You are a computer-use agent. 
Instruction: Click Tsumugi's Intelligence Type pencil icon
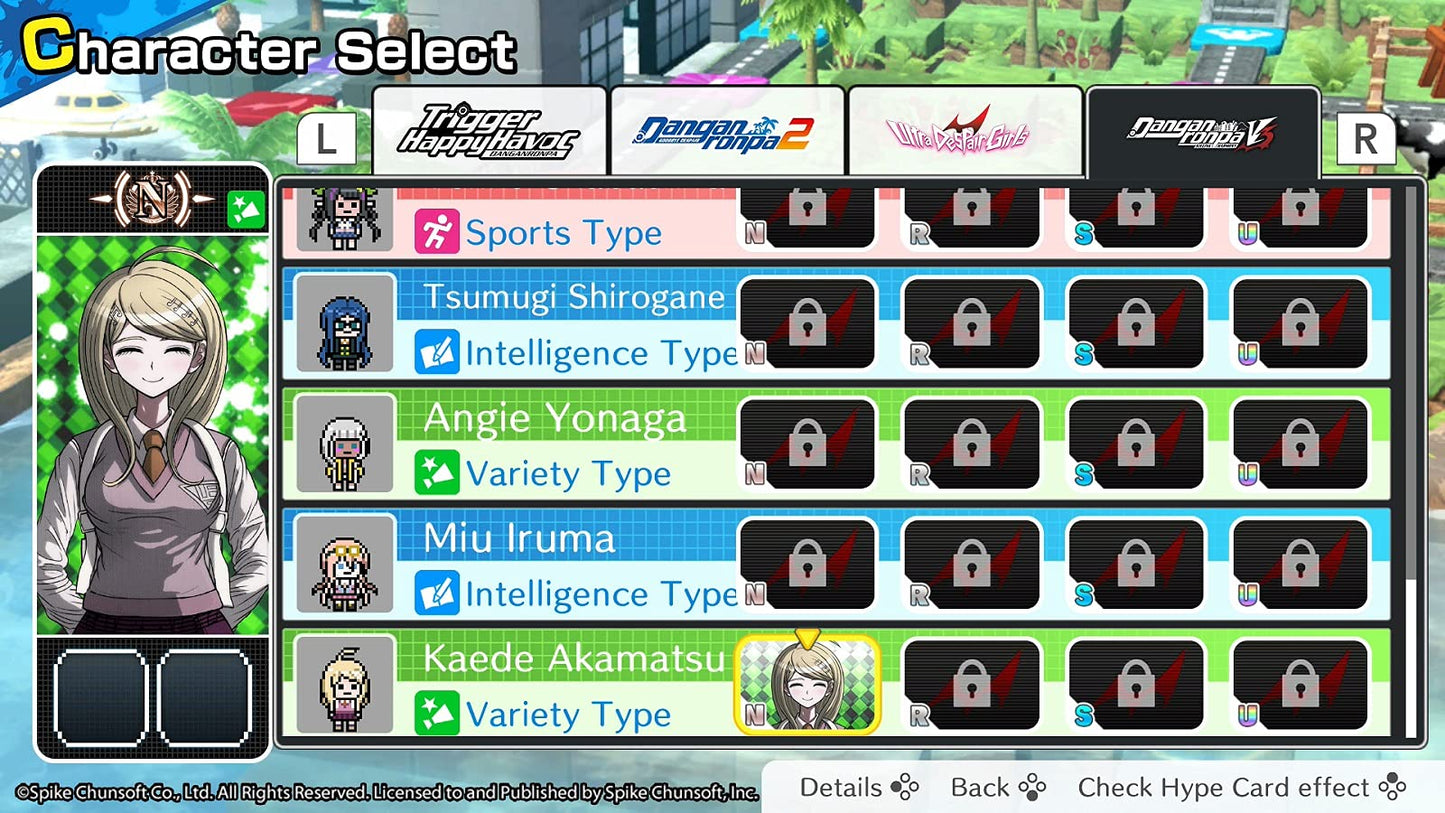438,352
